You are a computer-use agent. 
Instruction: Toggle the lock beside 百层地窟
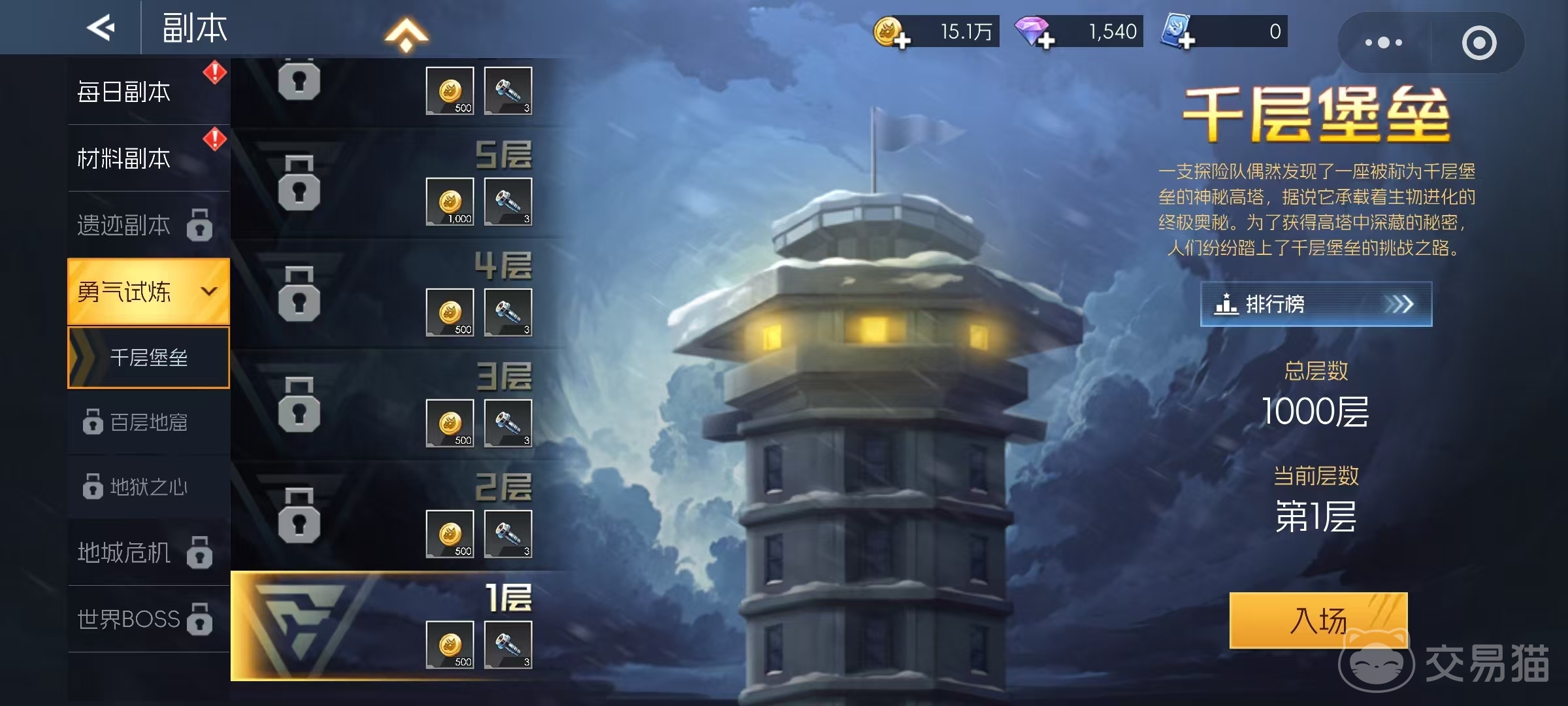tap(91, 422)
